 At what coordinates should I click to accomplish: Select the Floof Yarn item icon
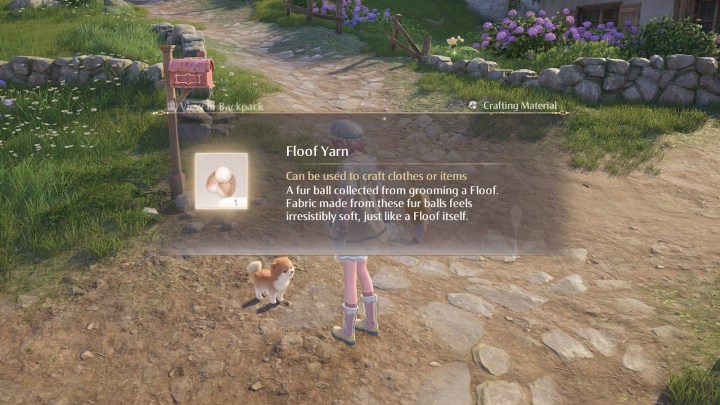pyautogui.click(x=221, y=179)
